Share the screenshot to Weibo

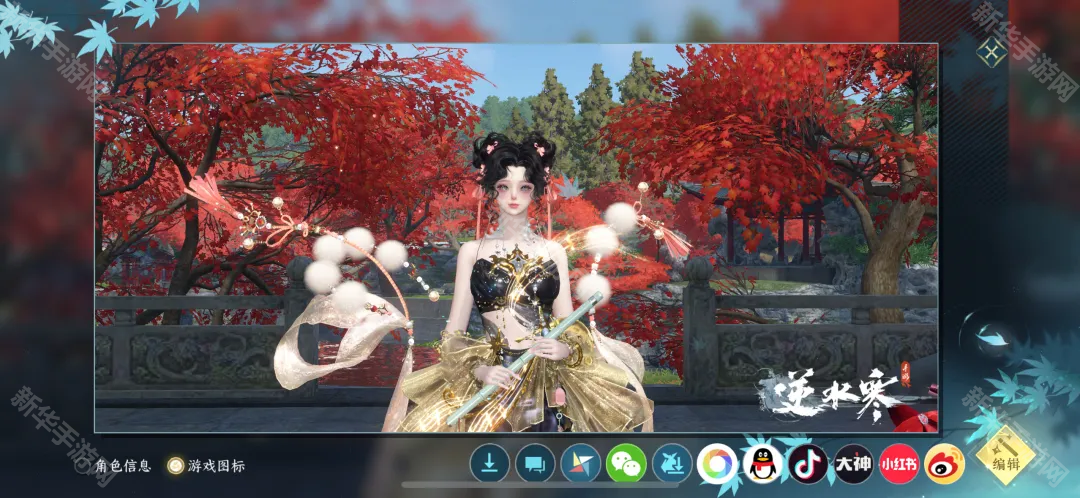pos(944,463)
